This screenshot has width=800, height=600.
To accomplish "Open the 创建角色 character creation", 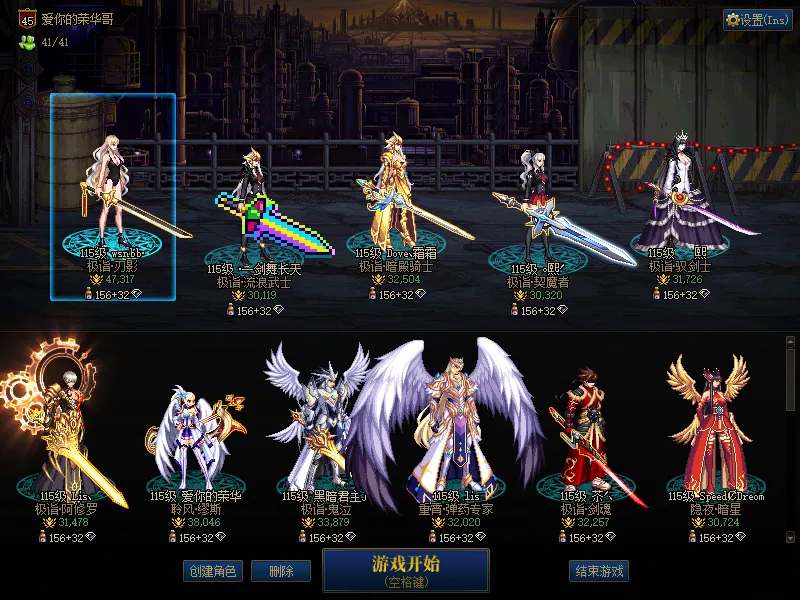I will (x=212, y=571).
